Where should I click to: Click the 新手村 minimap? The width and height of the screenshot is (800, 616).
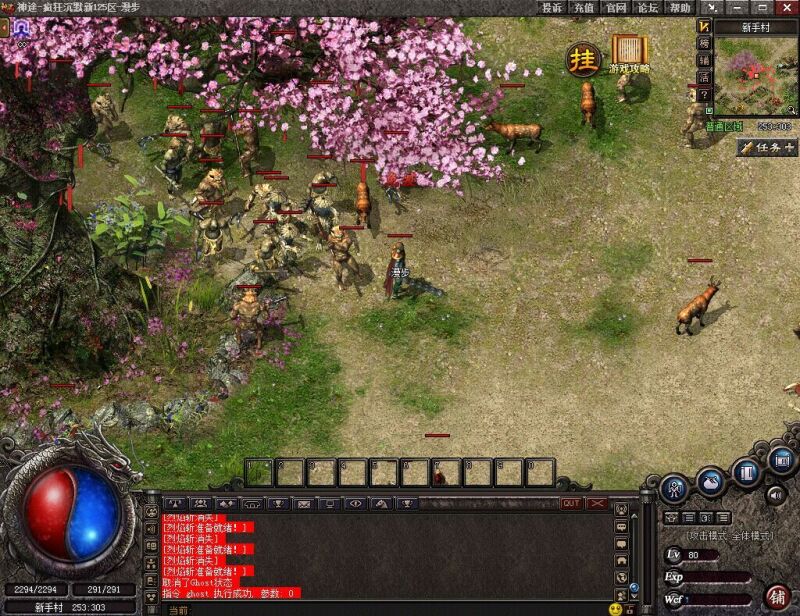click(757, 77)
